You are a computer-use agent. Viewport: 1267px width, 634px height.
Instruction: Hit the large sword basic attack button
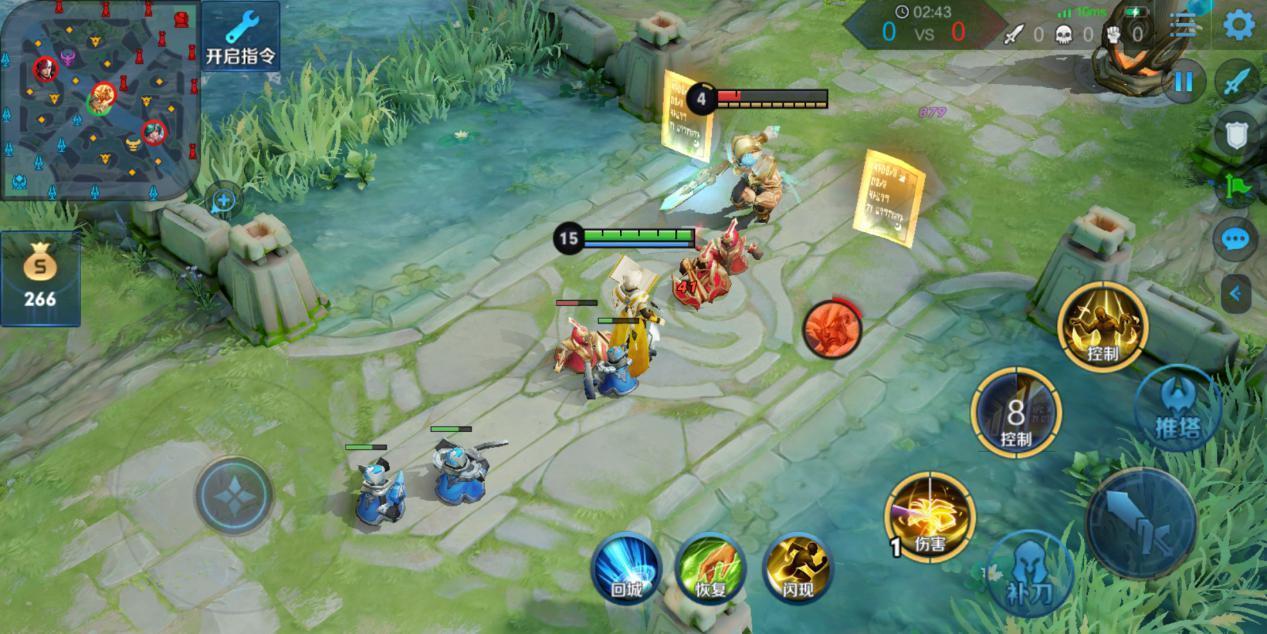click(x=1141, y=523)
